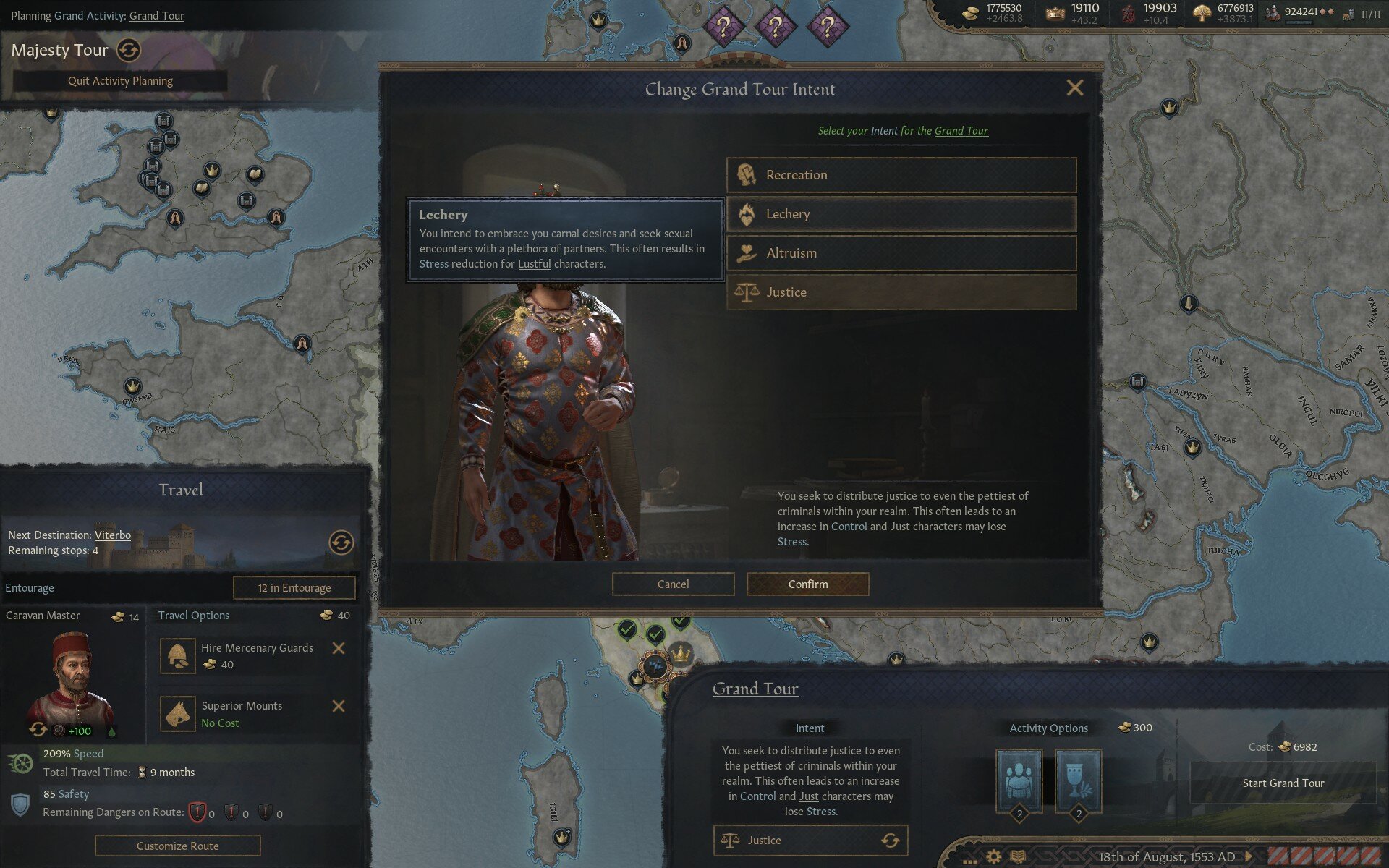Remove Hire Mercenary Guards with its X

[339, 649]
